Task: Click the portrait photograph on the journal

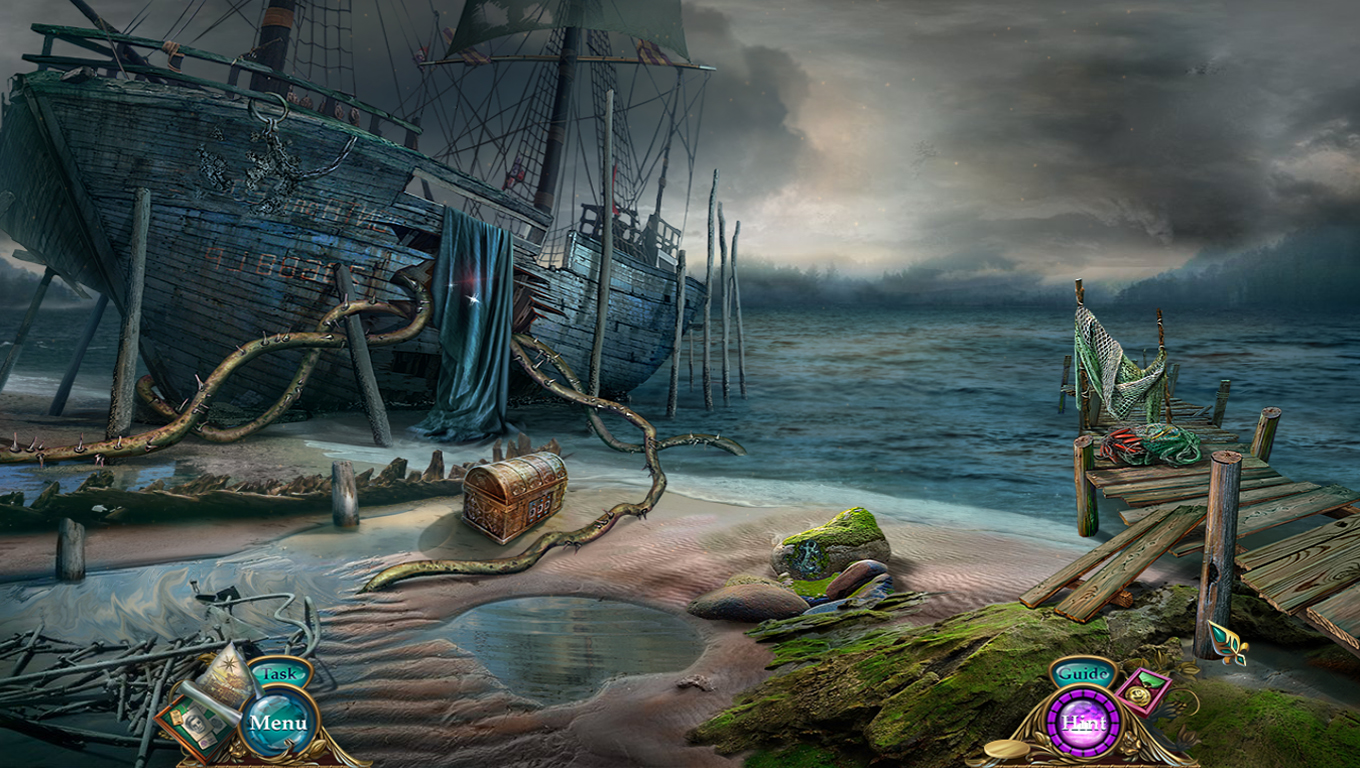Action: [195, 722]
